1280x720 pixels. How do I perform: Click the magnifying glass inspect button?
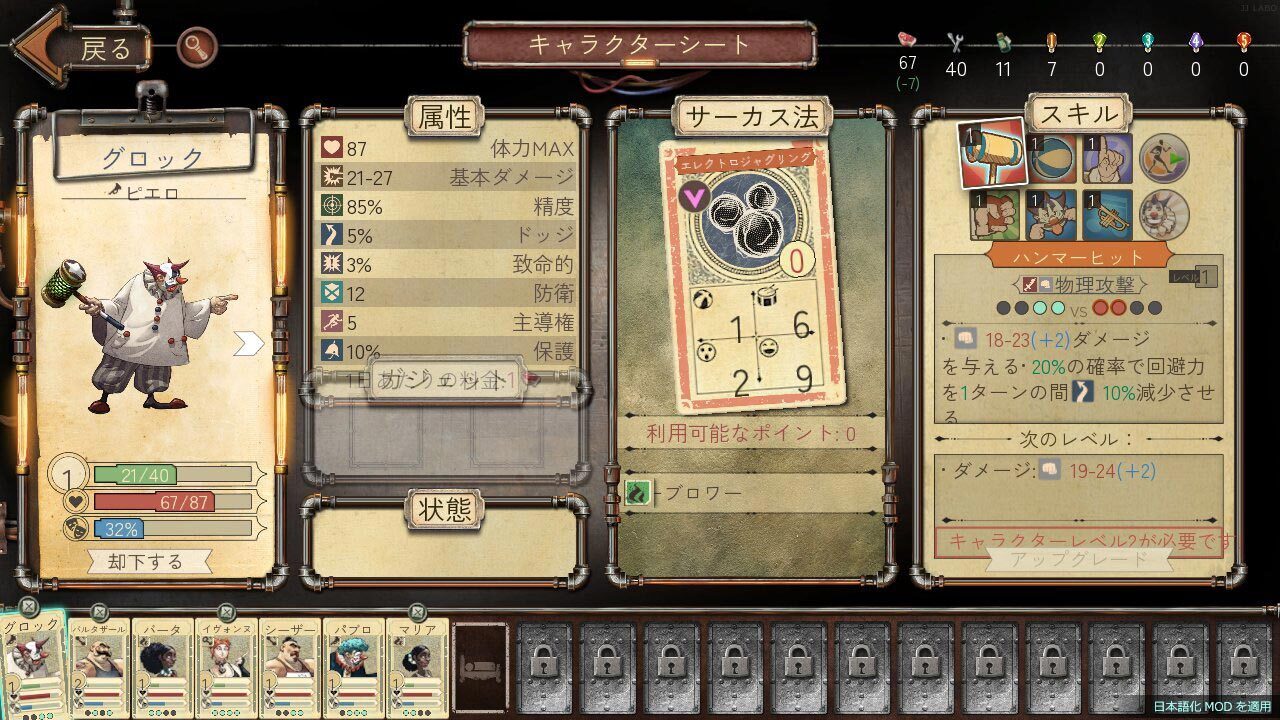(x=196, y=47)
